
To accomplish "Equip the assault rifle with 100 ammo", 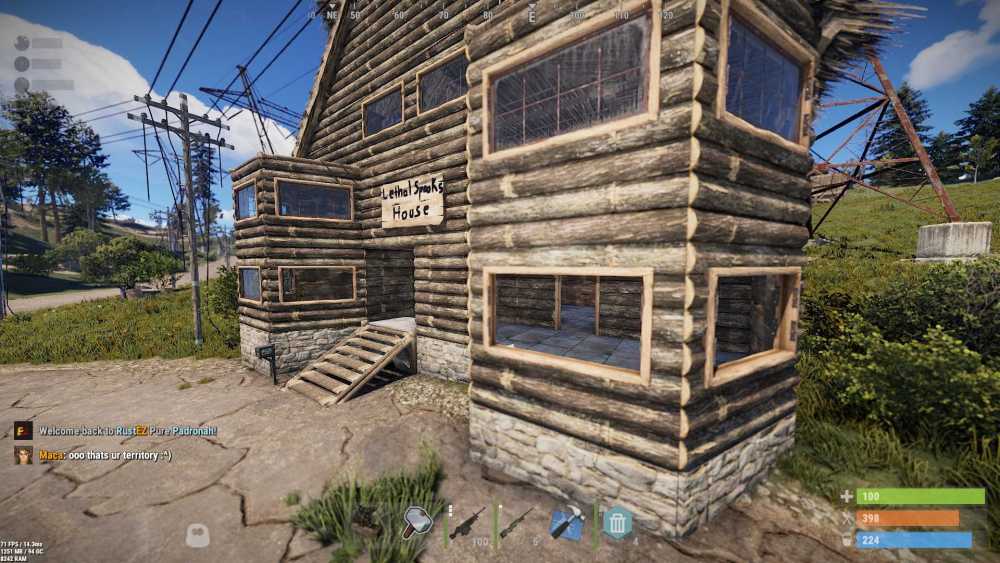I will point(466,523).
